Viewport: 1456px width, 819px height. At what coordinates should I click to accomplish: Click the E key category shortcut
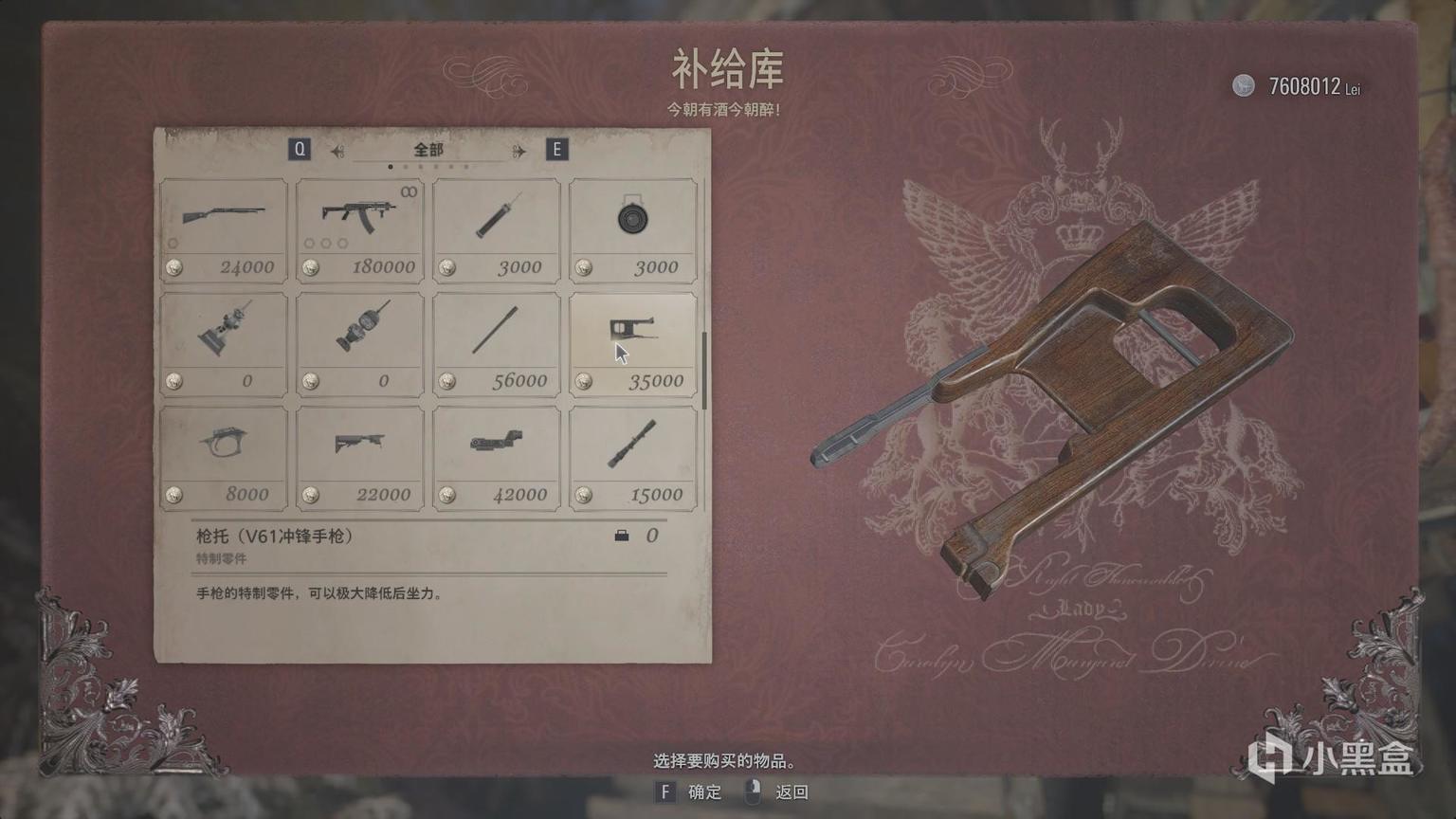tap(557, 149)
